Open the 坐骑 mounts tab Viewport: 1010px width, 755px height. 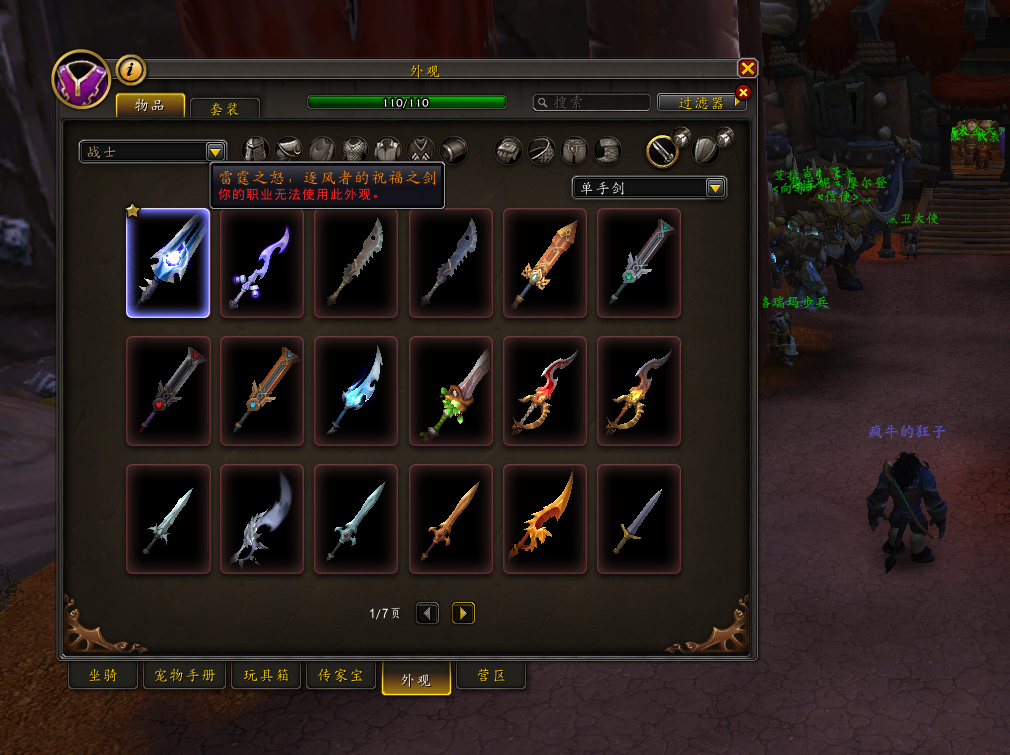pyautogui.click(x=103, y=676)
